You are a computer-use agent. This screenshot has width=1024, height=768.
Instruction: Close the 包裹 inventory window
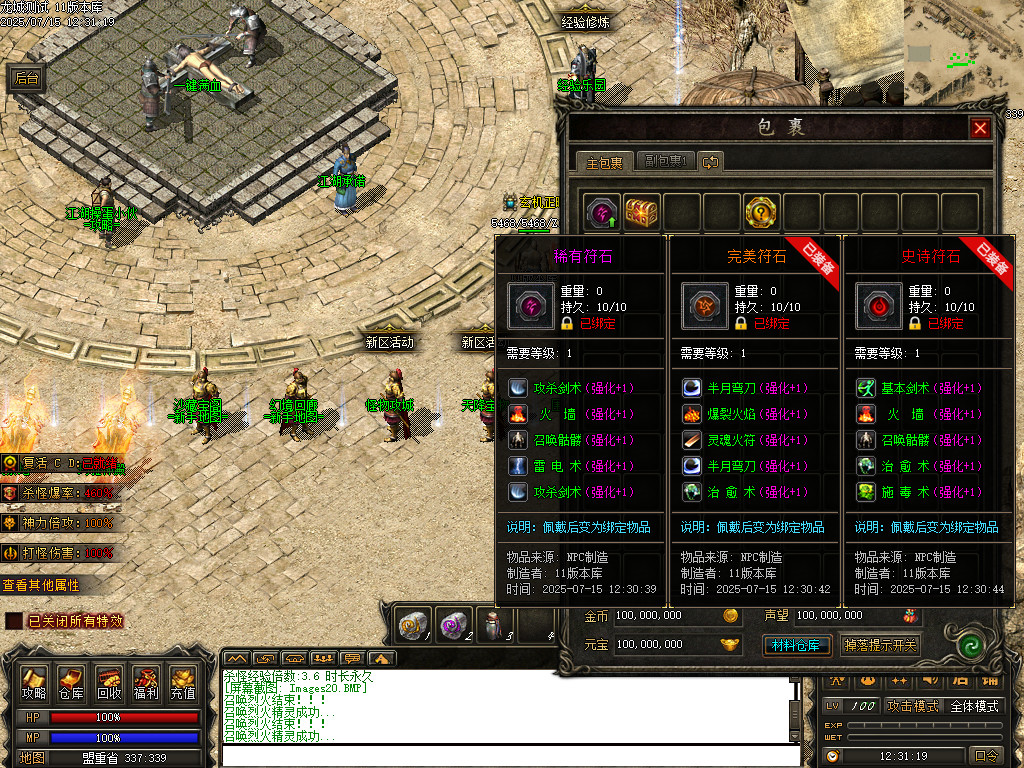(x=980, y=128)
